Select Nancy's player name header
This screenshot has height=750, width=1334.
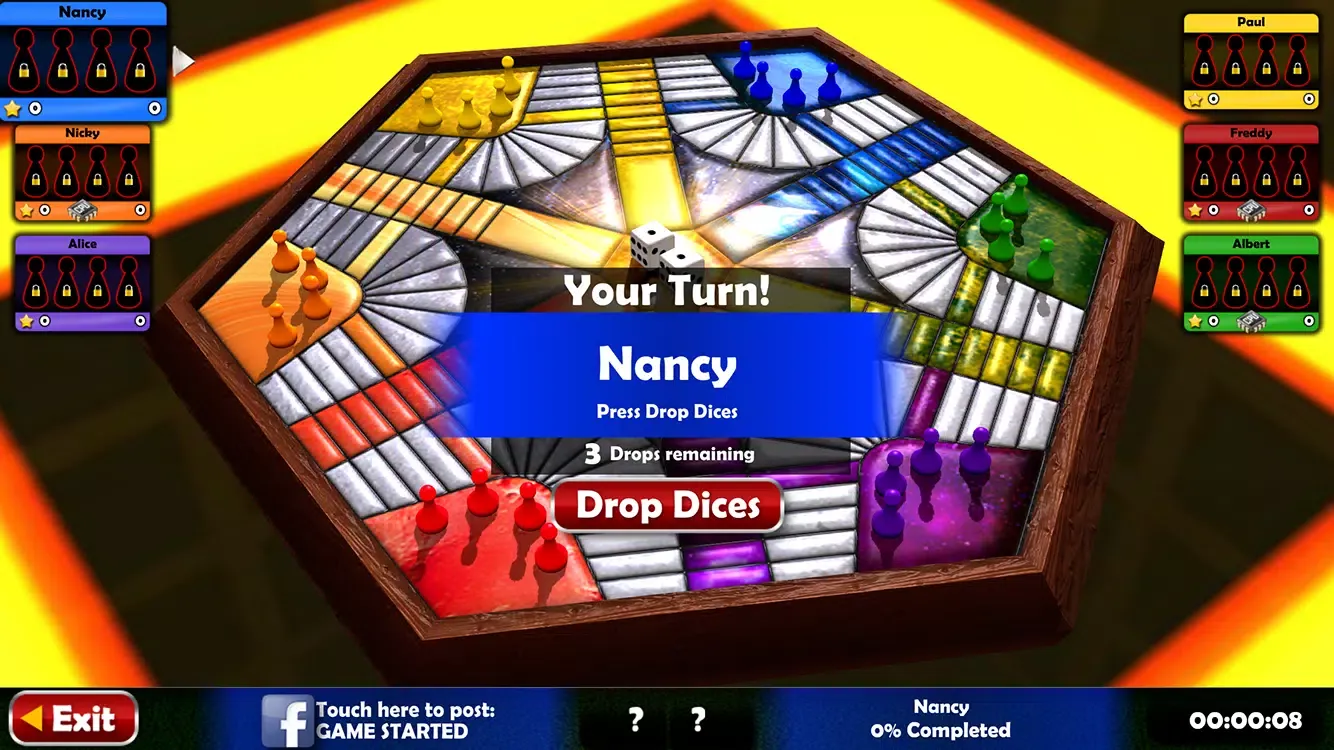(x=83, y=12)
